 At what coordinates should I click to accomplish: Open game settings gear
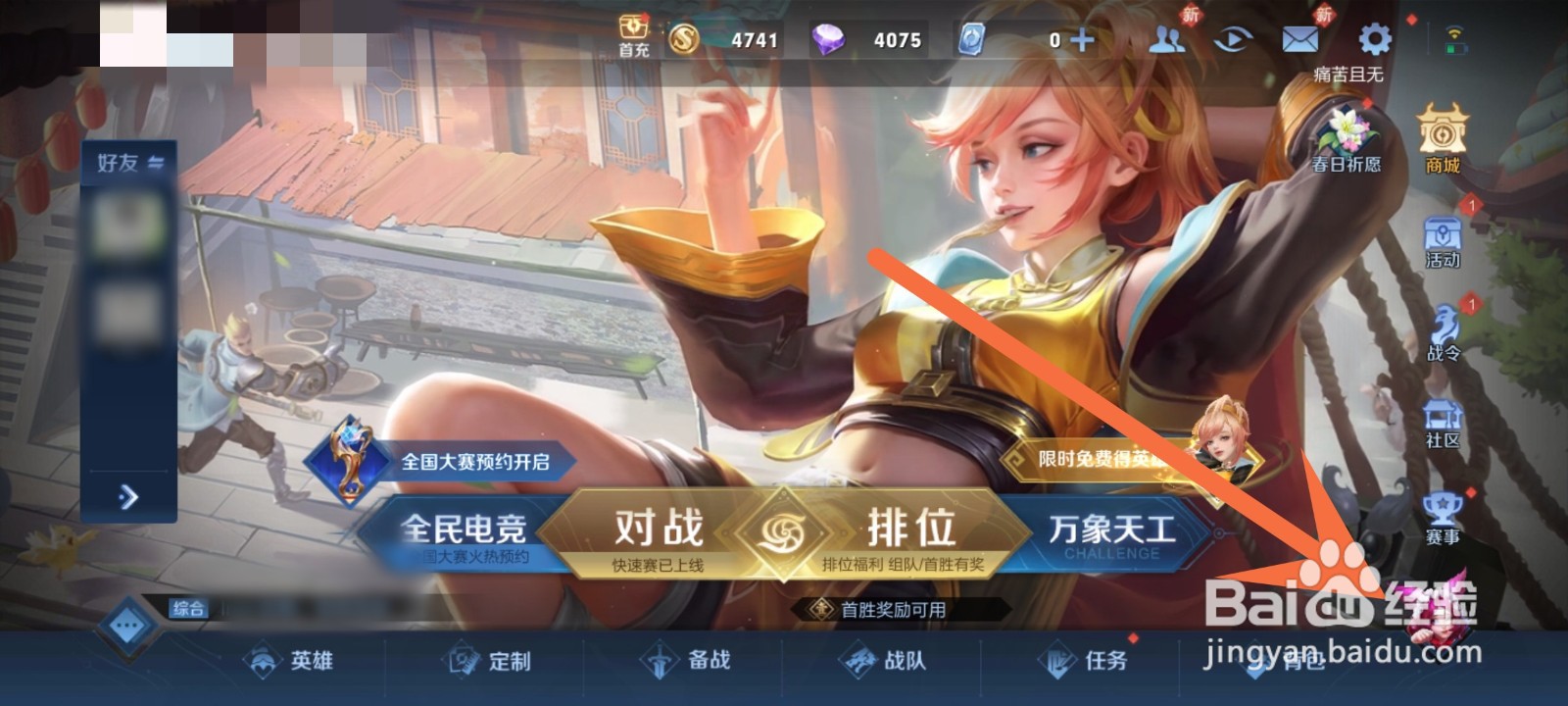coord(1374,37)
